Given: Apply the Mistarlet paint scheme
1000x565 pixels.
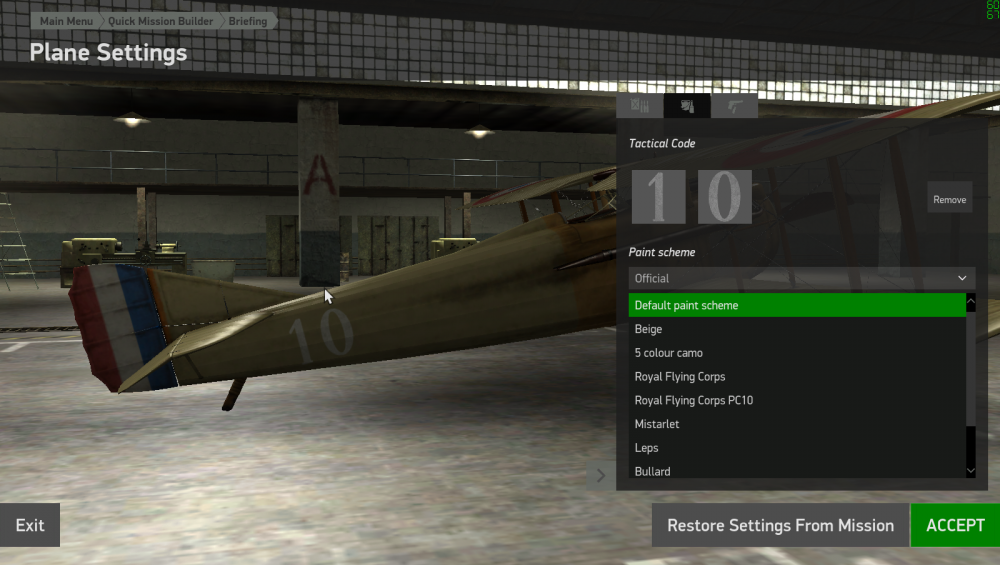Looking at the screenshot, I should coord(797,424).
